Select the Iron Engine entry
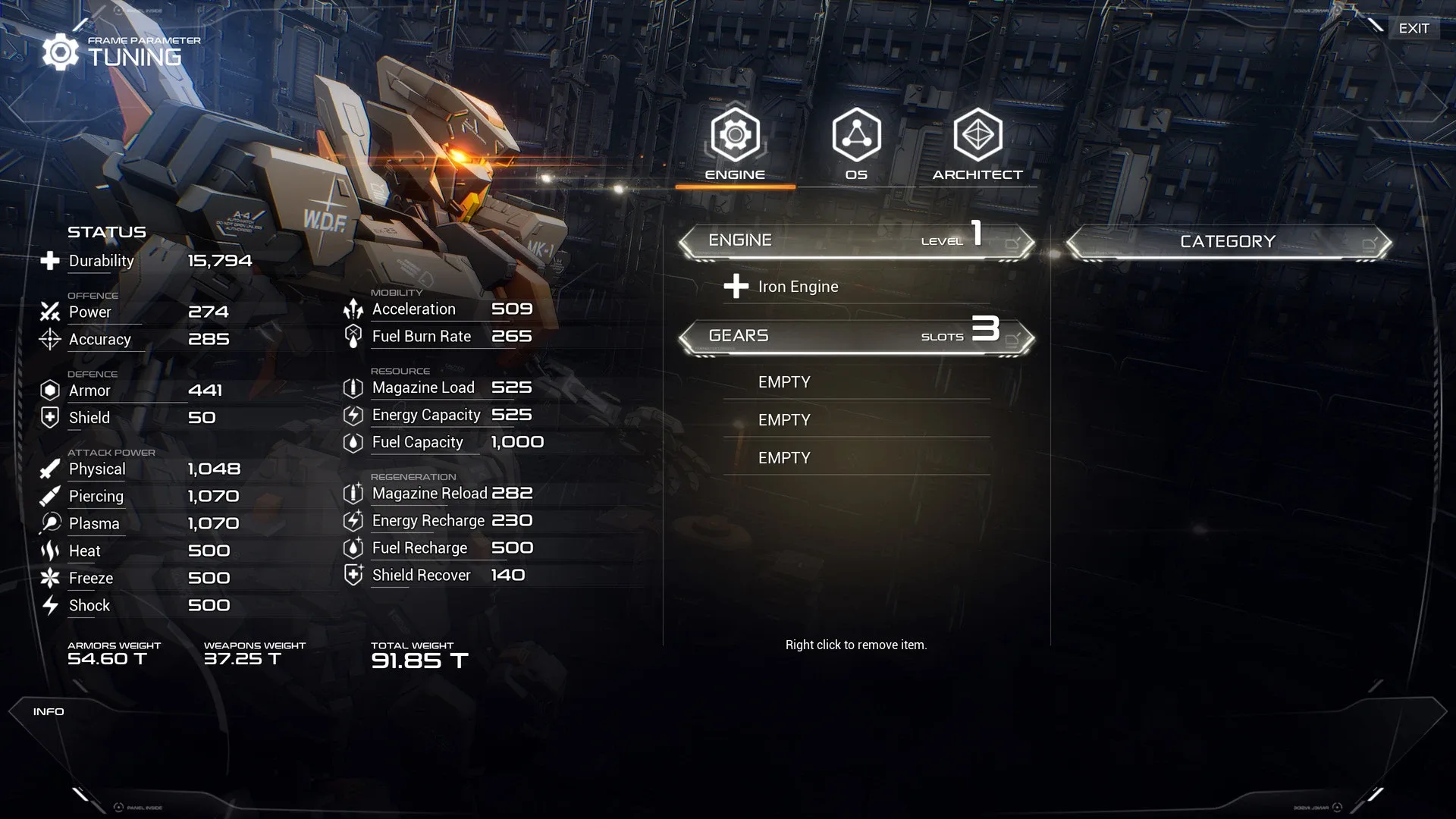1456x819 pixels. point(798,287)
